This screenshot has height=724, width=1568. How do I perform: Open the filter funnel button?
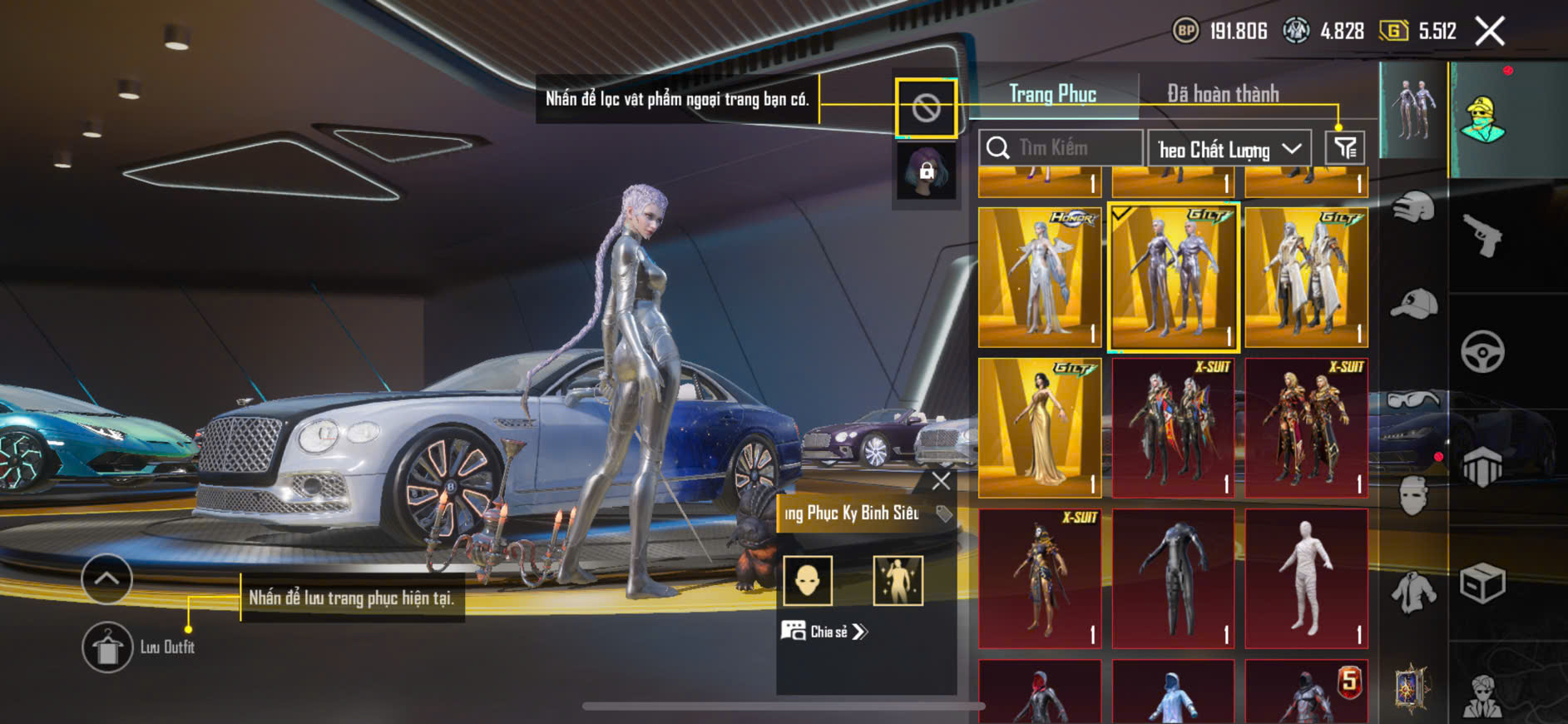coord(1344,148)
